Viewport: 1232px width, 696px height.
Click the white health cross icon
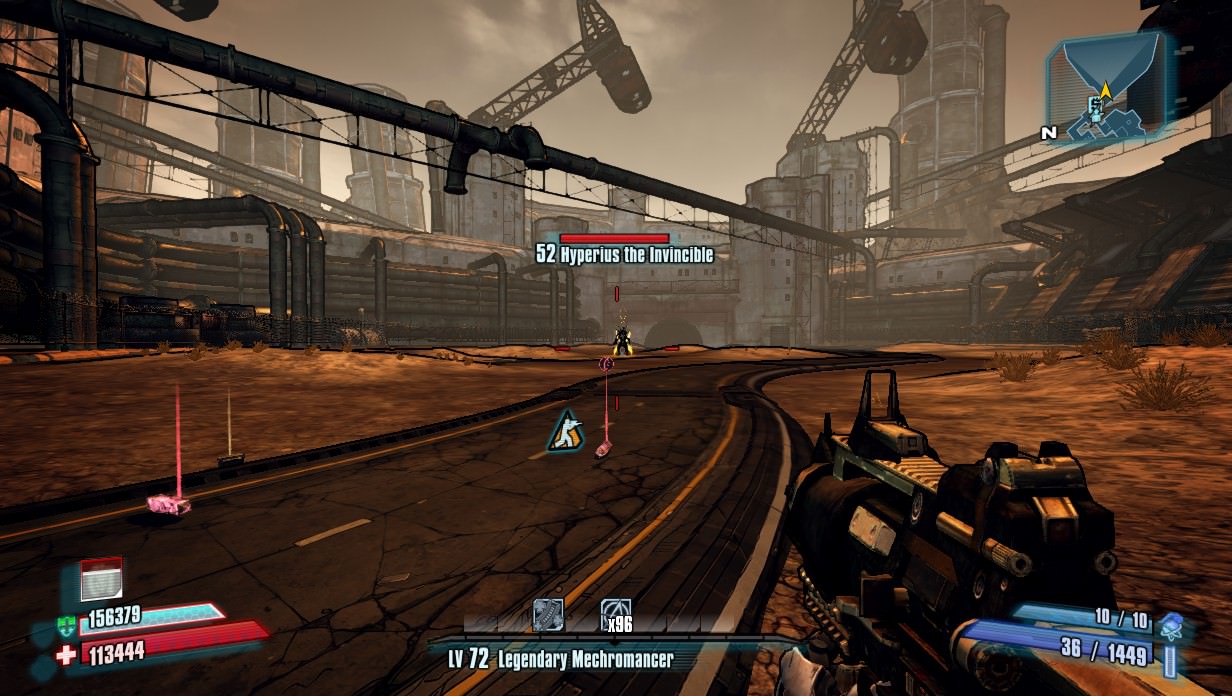(68, 655)
